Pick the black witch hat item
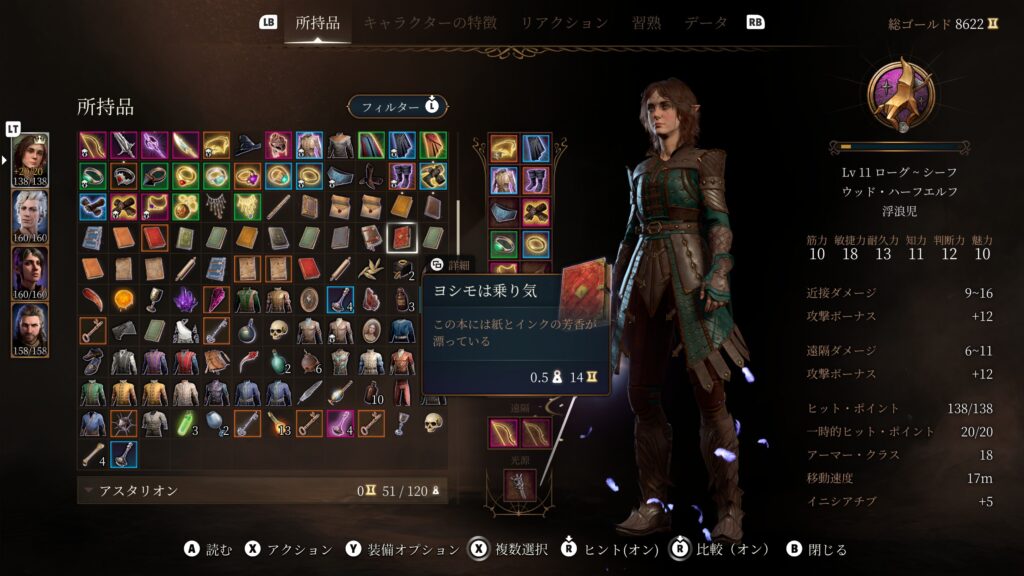1024x576 pixels. pyautogui.click(x=246, y=145)
